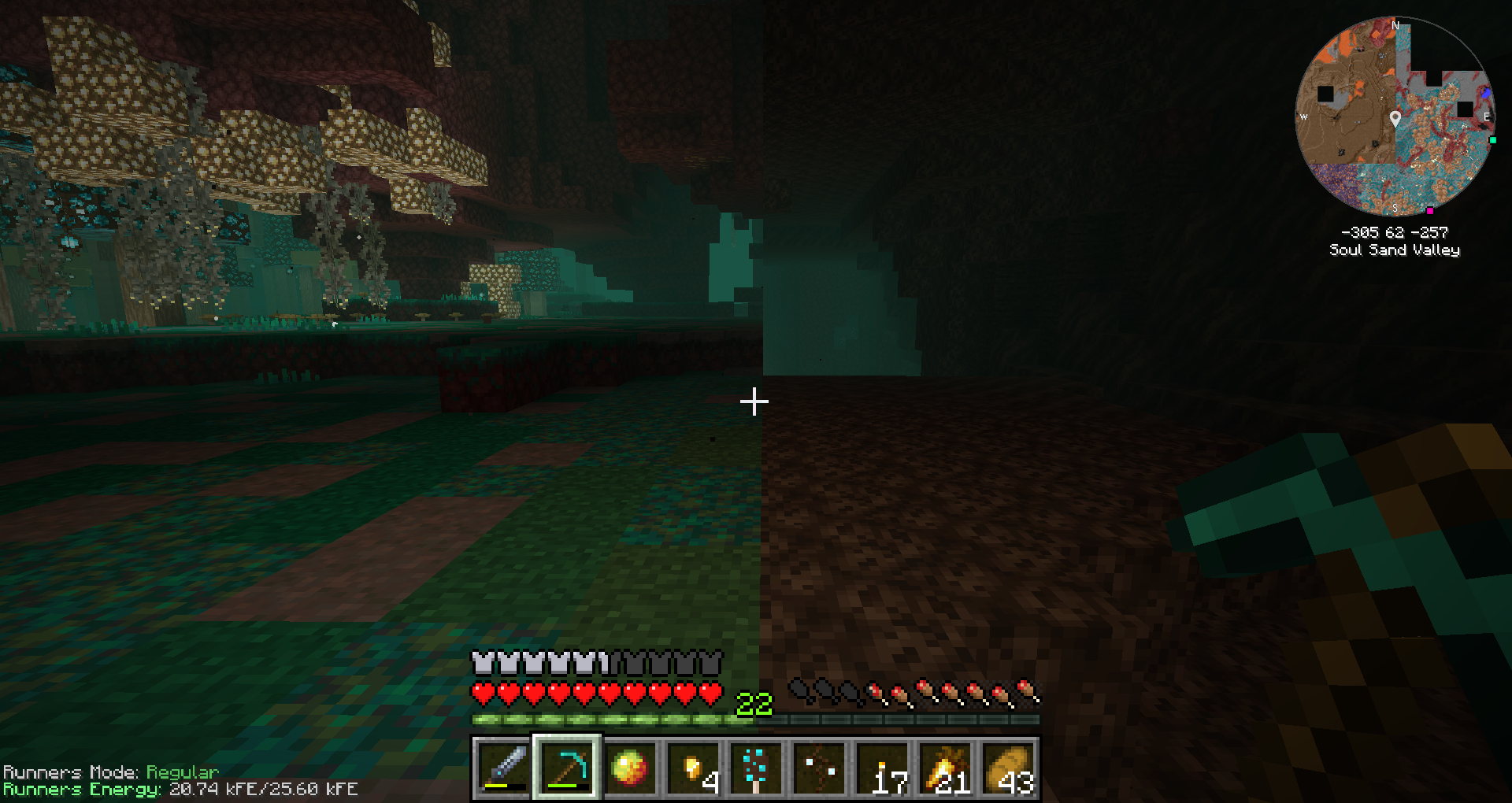1512x803 pixels.
Task: Click the white player pin on minimap
Action: (1395, 119)
